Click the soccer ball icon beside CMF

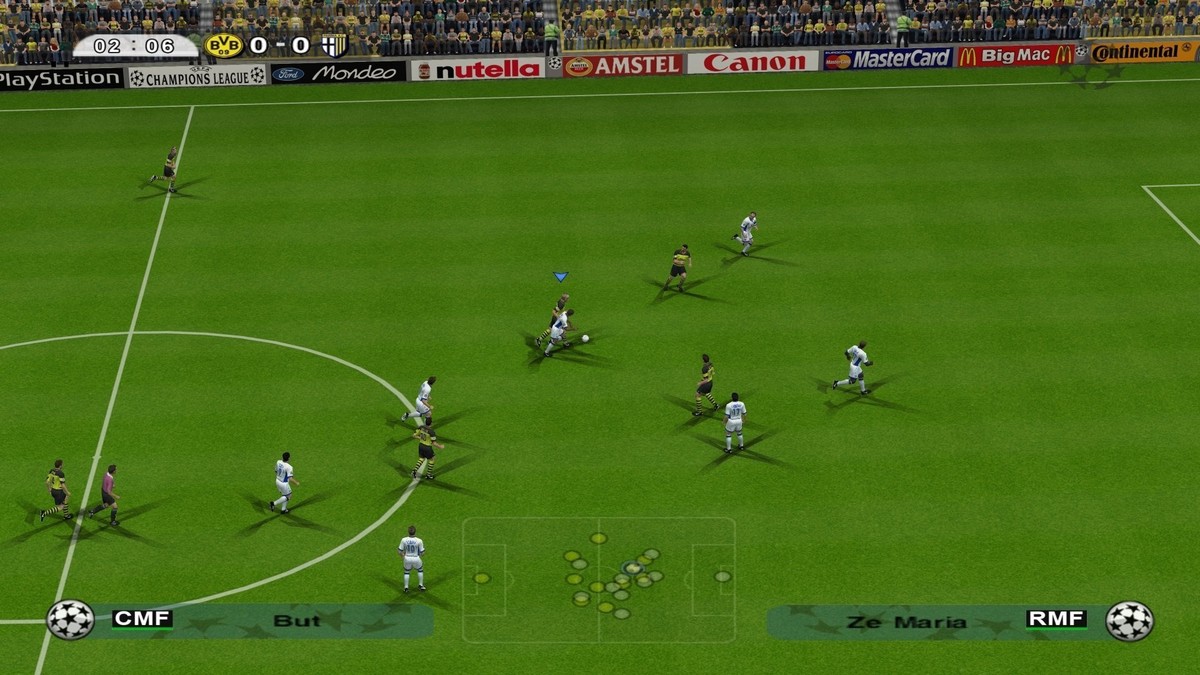coord(70,620)
